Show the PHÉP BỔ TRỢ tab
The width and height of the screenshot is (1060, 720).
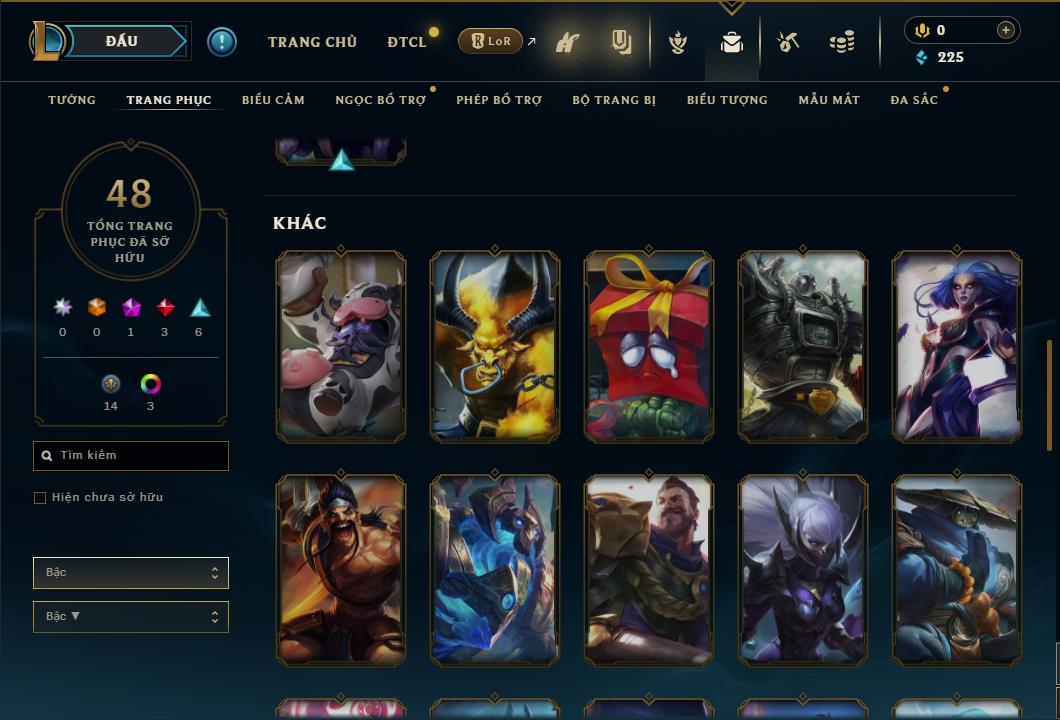click(499, 100)
